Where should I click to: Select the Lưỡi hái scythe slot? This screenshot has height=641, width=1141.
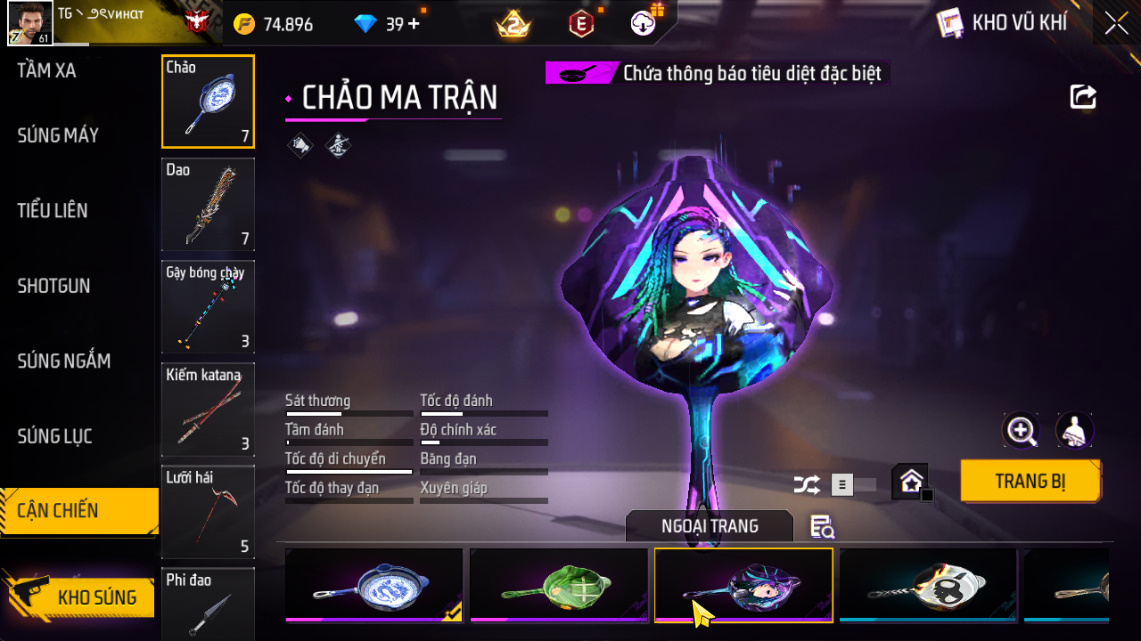(x=208, y=511)
